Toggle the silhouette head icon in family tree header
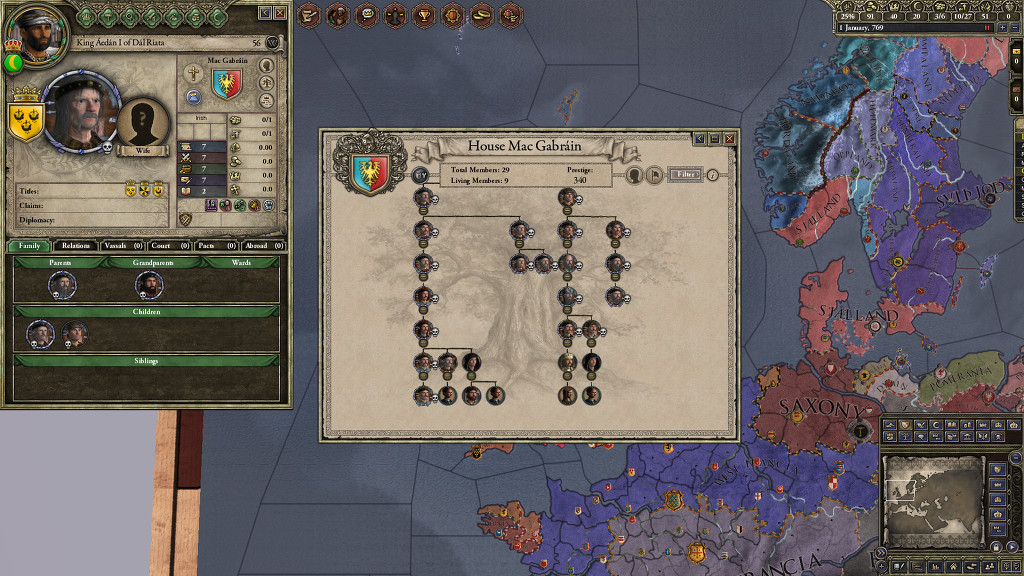1024x576 pixels. [634, 175]
